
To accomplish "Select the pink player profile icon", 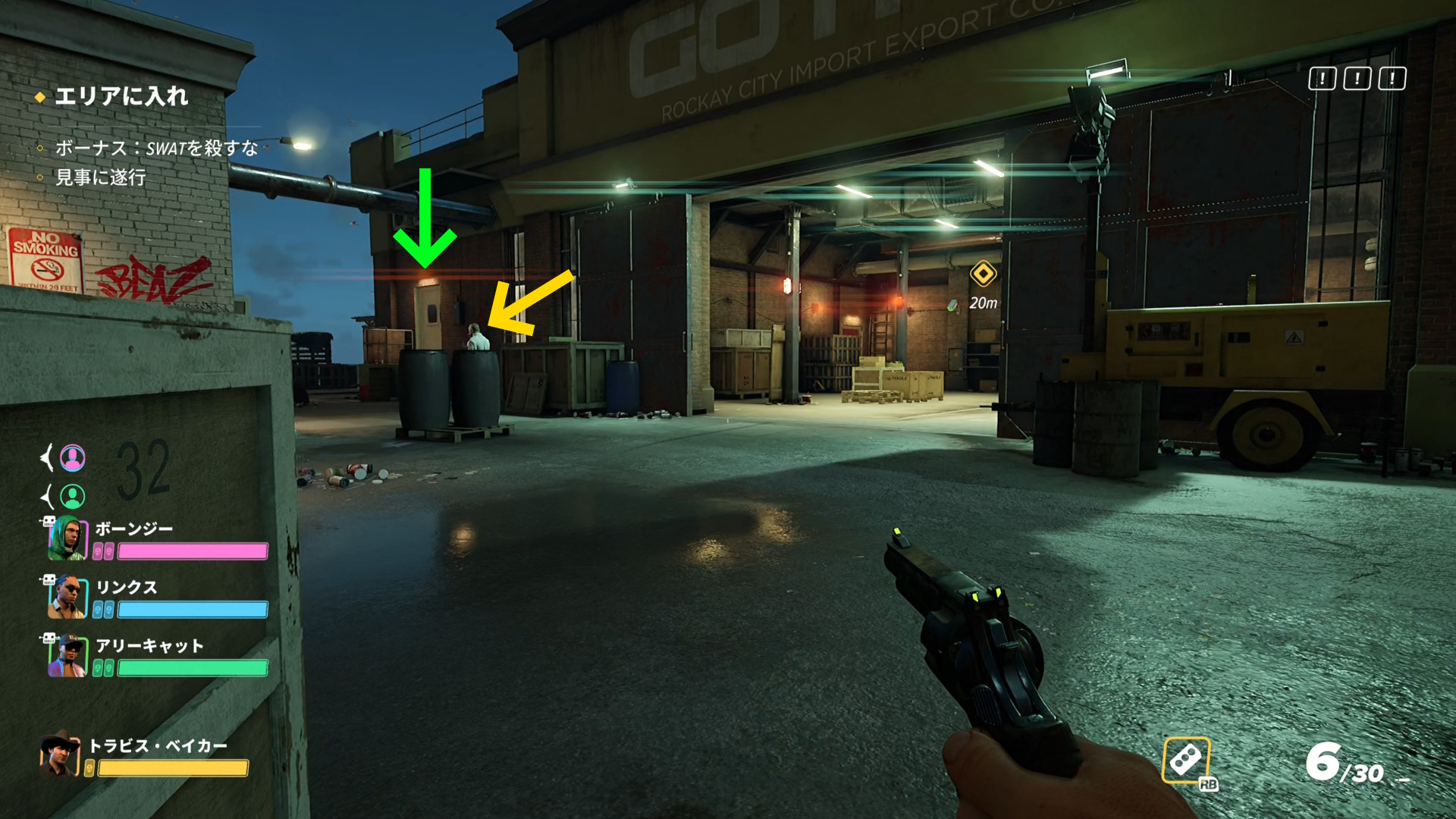I will pos(73,457).
